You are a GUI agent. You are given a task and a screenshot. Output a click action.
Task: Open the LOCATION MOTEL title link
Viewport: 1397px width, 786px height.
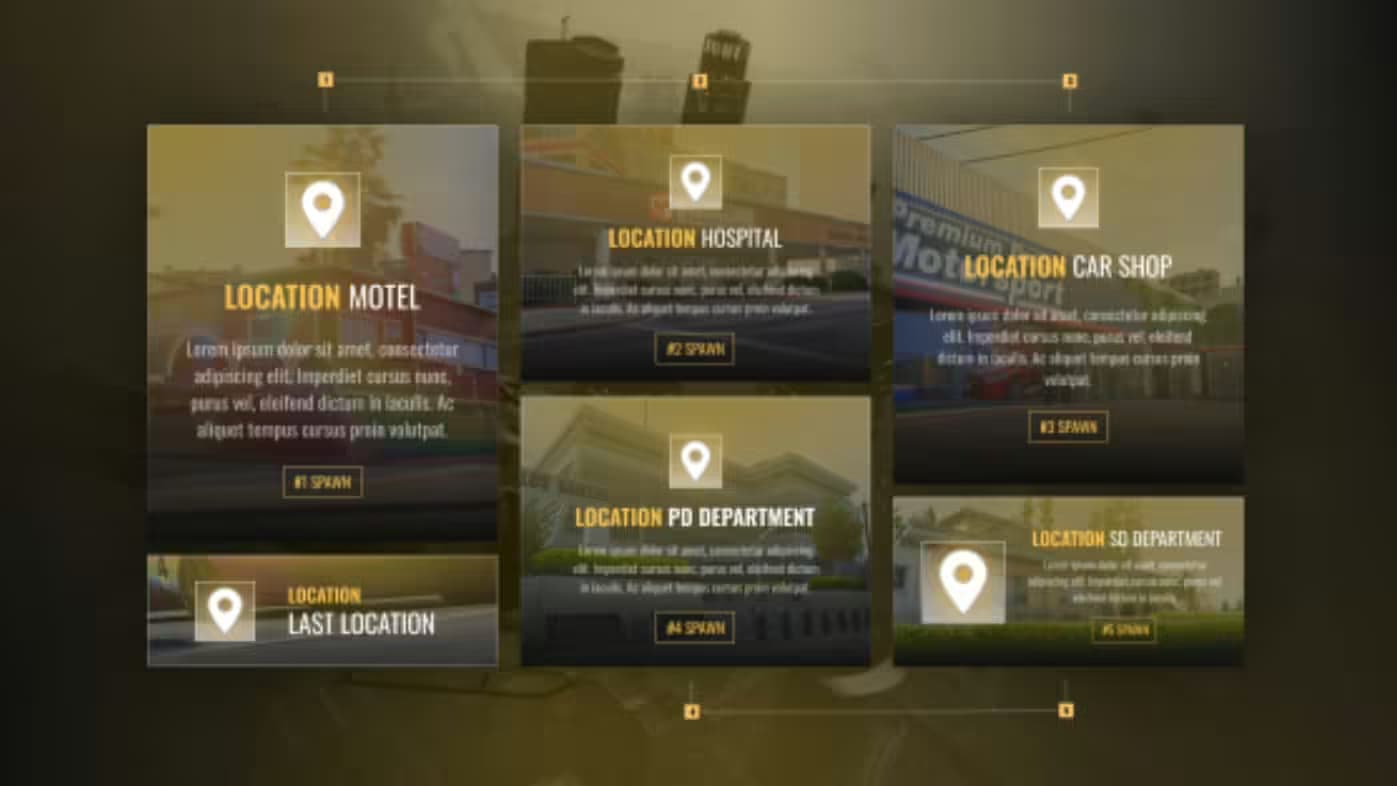(322, 297)
